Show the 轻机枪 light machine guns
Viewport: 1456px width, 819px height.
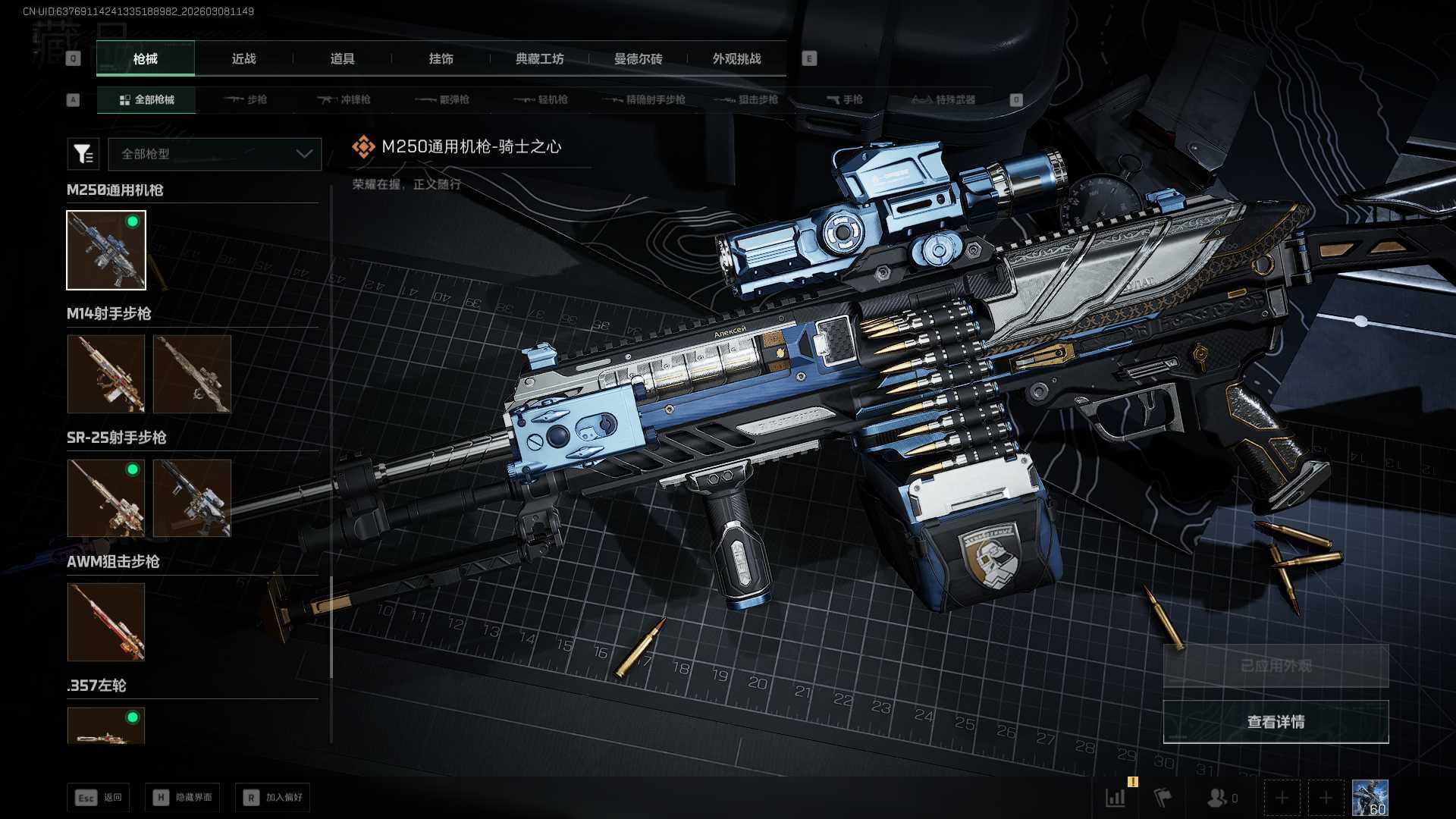(542, 100)
